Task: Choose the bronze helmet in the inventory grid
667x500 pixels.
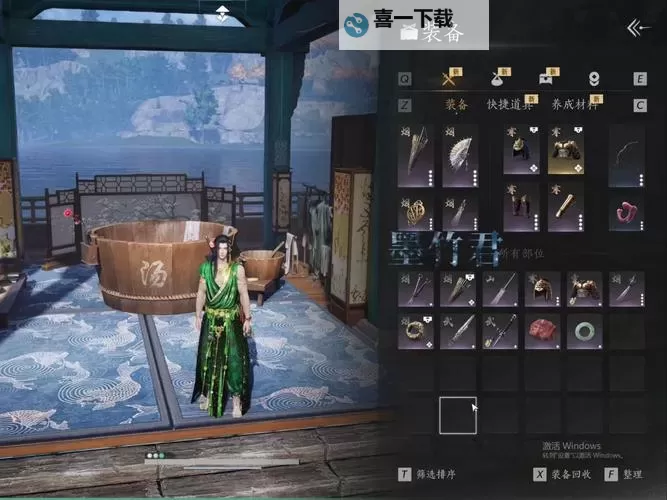Action: 542,289
